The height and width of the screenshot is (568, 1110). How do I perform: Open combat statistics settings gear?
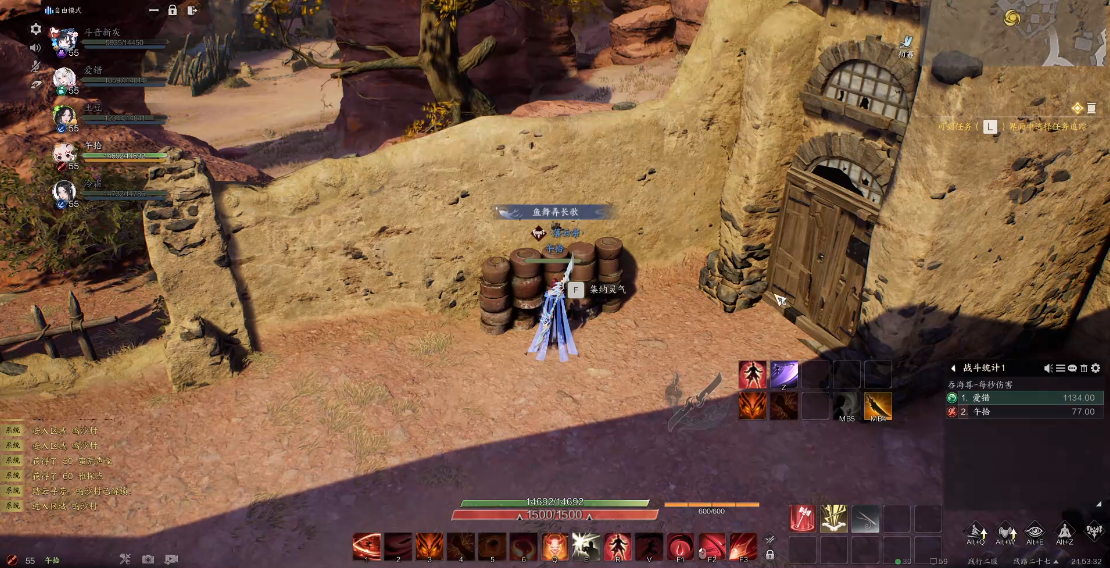pos(1095,368)
